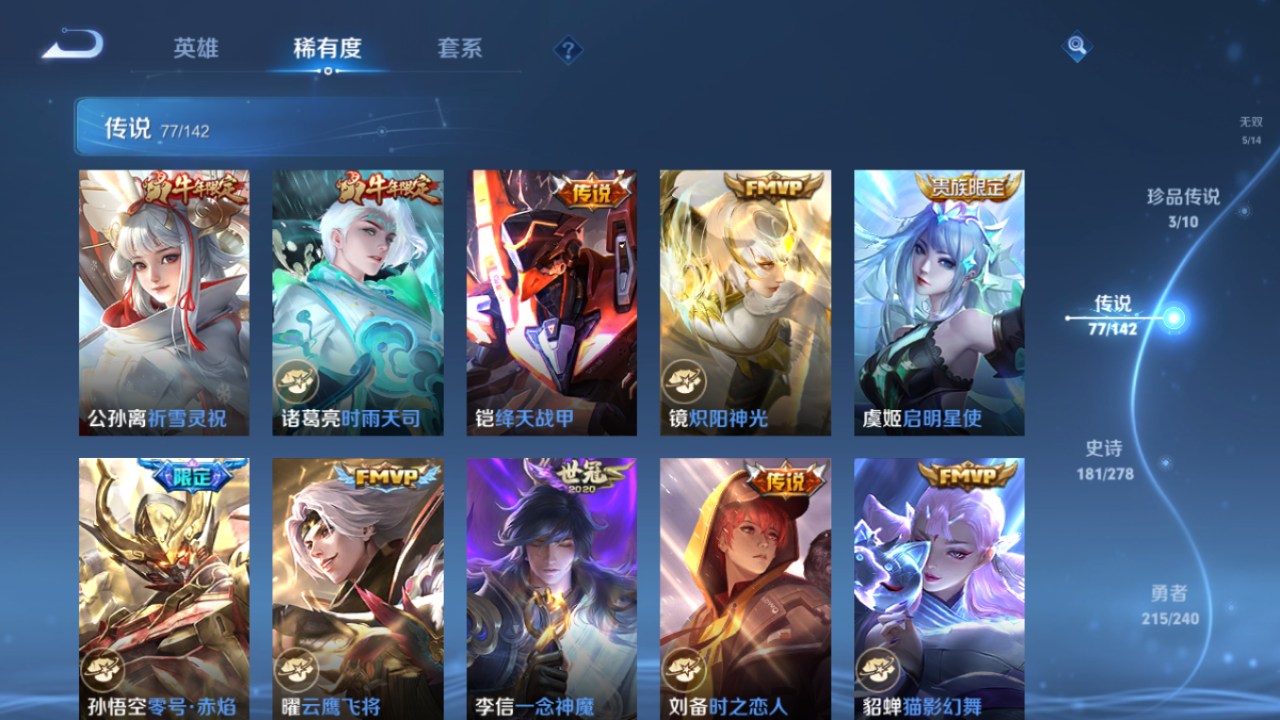Screen dimensions: 1280x720
Task: Click the flower badge on 貂蝉猫影幻舞 card
Action: [x=875, y=667]
